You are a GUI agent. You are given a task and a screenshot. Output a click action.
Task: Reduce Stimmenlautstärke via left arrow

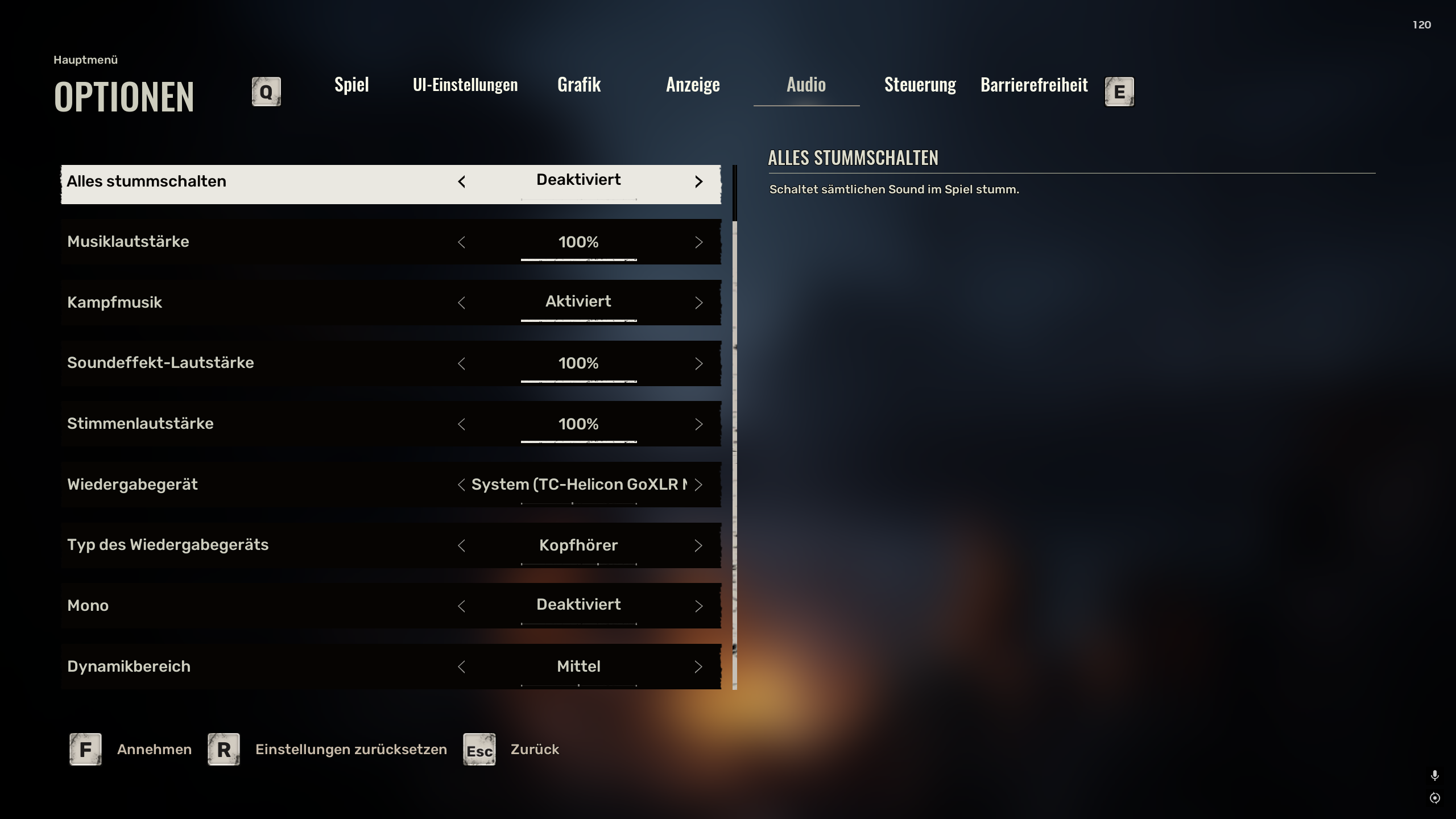(461, 425)
